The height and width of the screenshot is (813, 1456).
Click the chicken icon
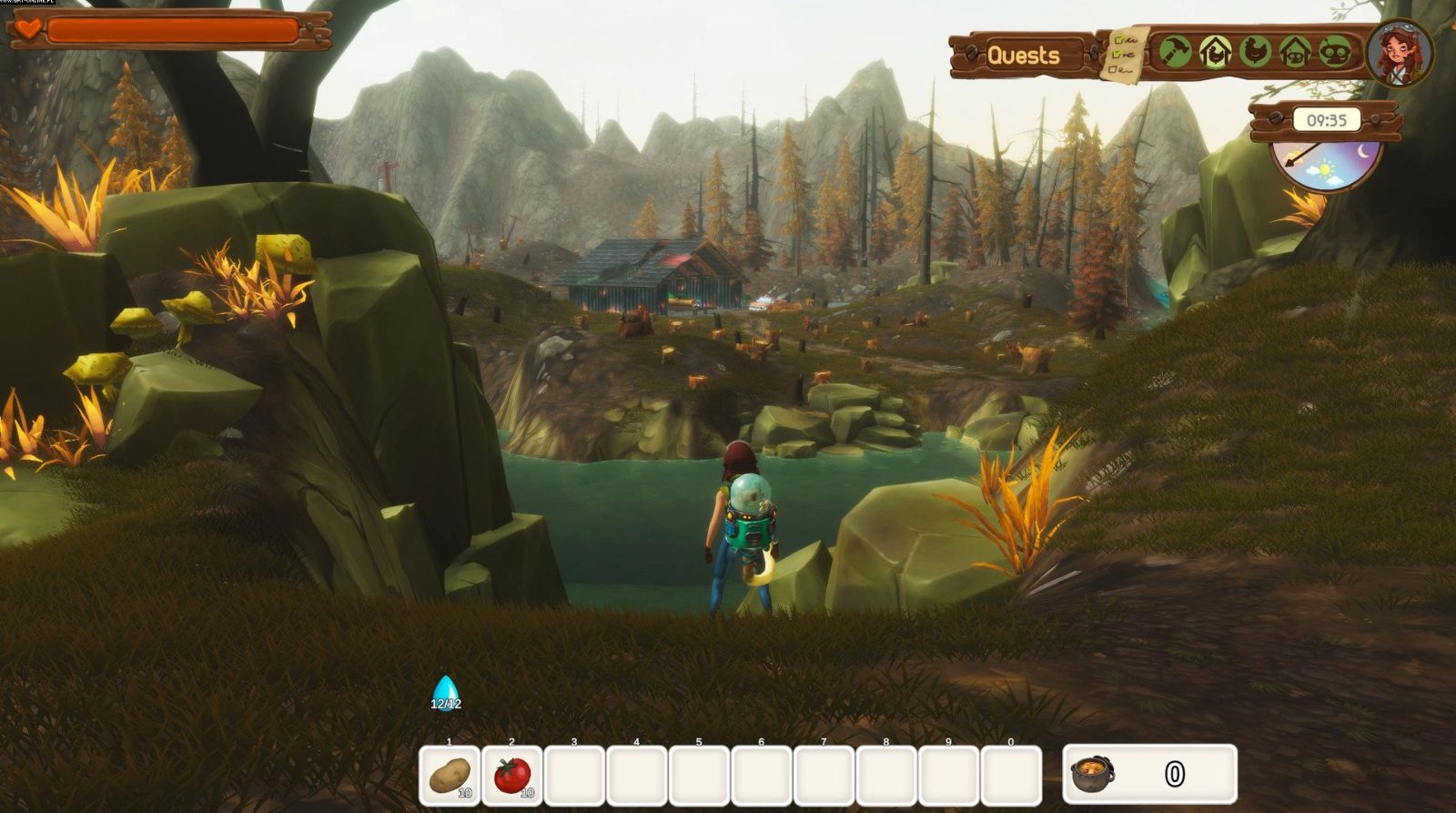tap(1255, 52)
